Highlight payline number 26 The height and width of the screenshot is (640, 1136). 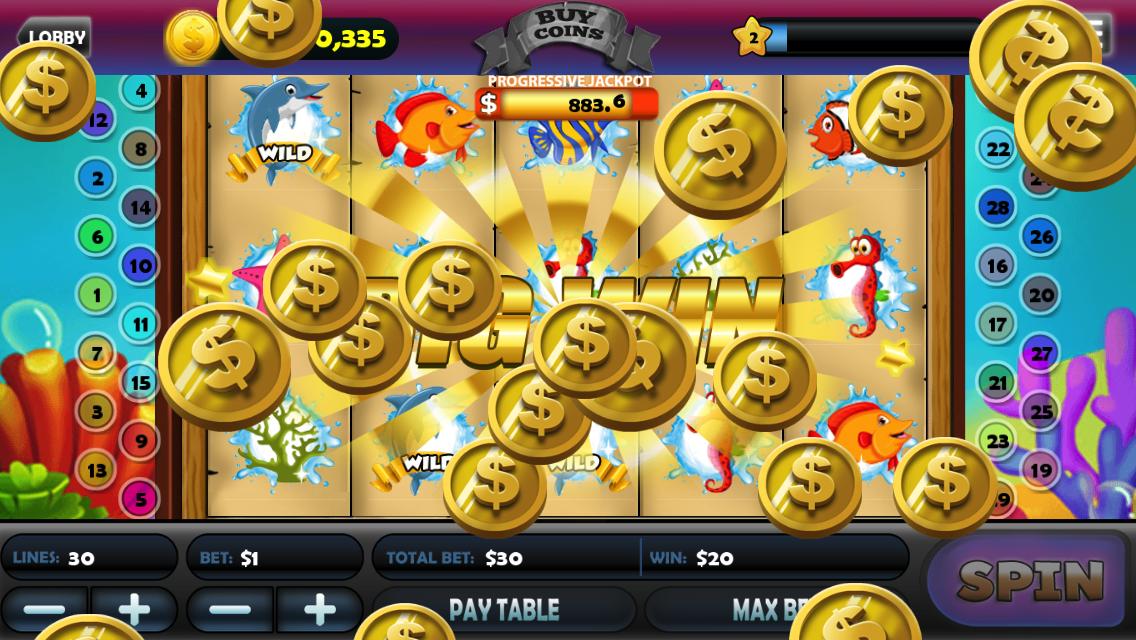(1041, 237)
